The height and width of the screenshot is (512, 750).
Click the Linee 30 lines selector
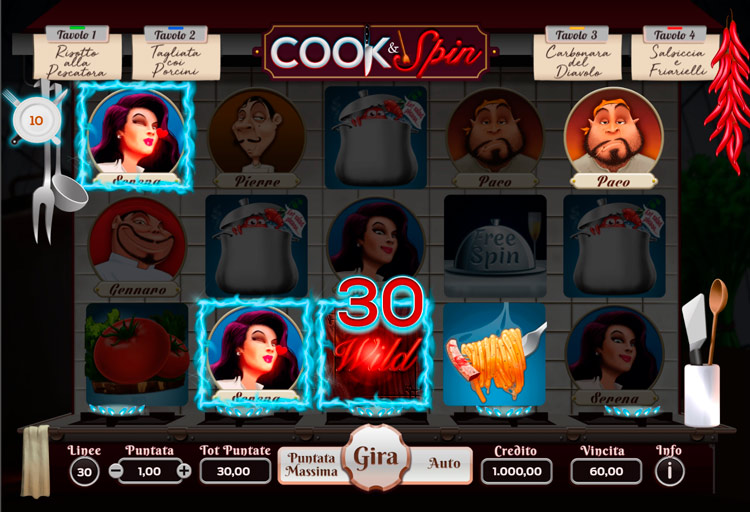[x=84, y=470]
